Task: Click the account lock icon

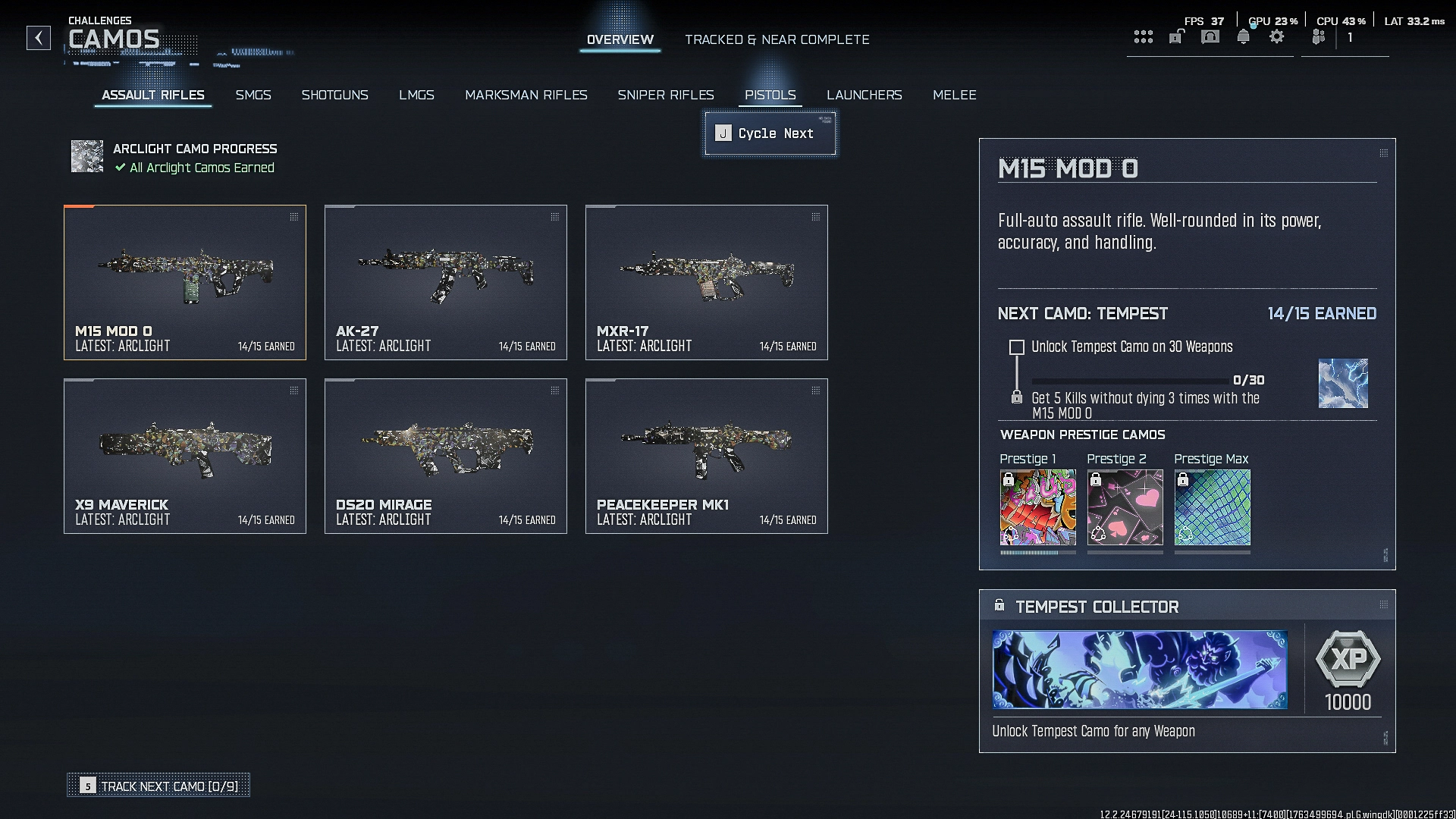Action: tap(1175, 36)
